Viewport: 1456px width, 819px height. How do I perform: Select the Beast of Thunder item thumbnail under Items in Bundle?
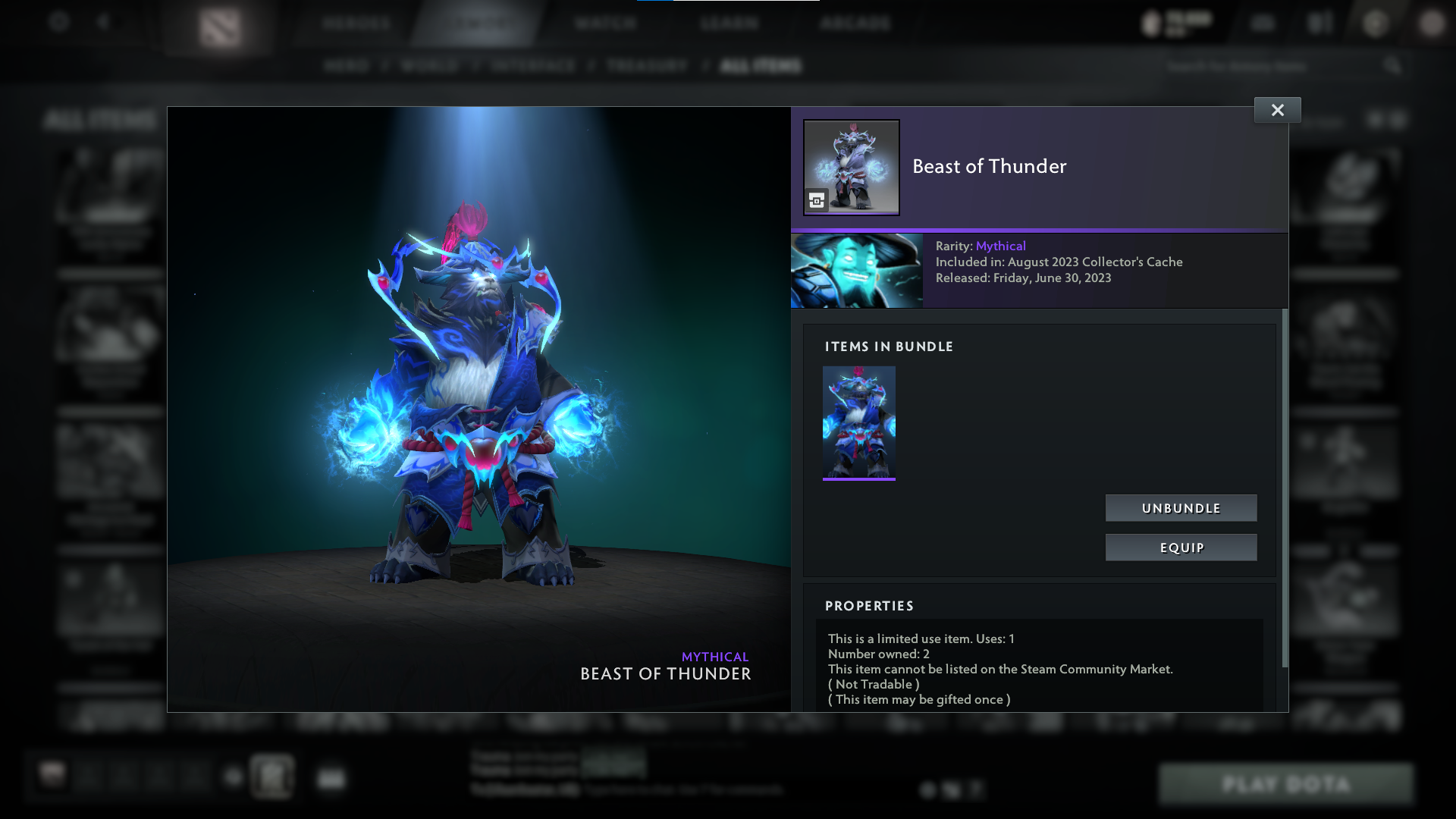tap(858, 422)
